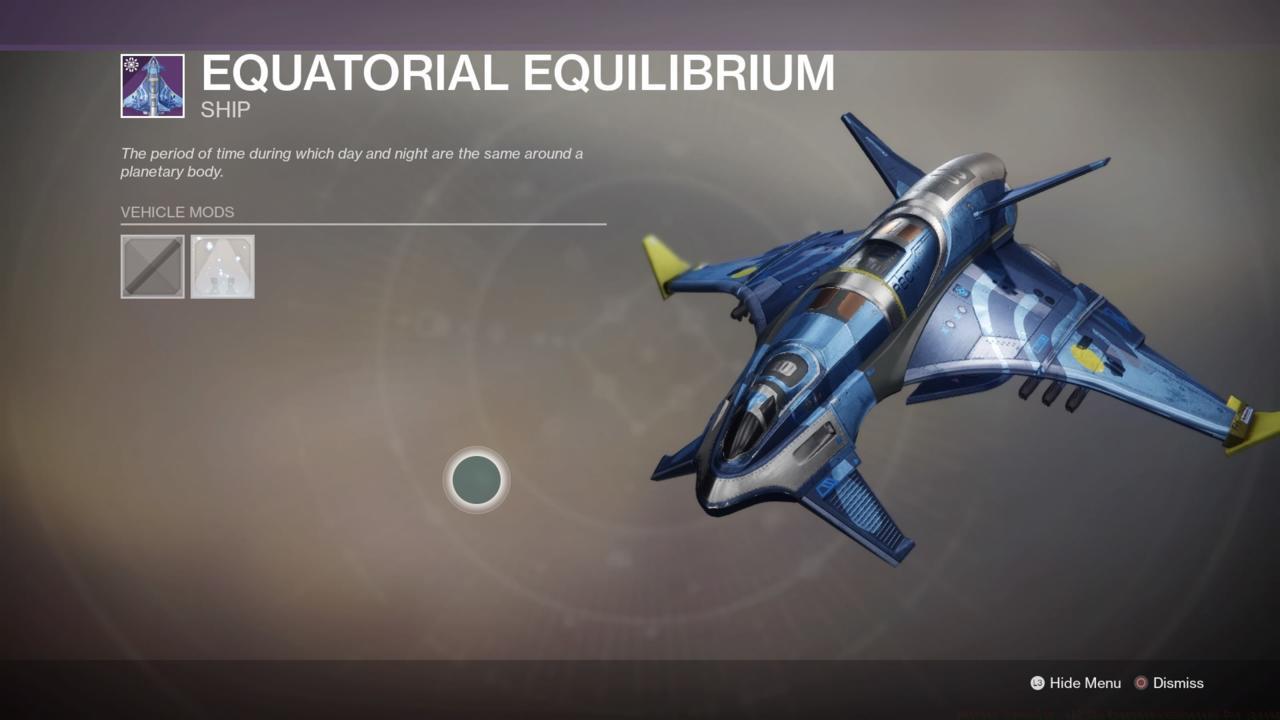Click the divider line under VEHICLE MODS
Image resolution: width=1280 pixels, height=720 pixels.
click(363, 224)
